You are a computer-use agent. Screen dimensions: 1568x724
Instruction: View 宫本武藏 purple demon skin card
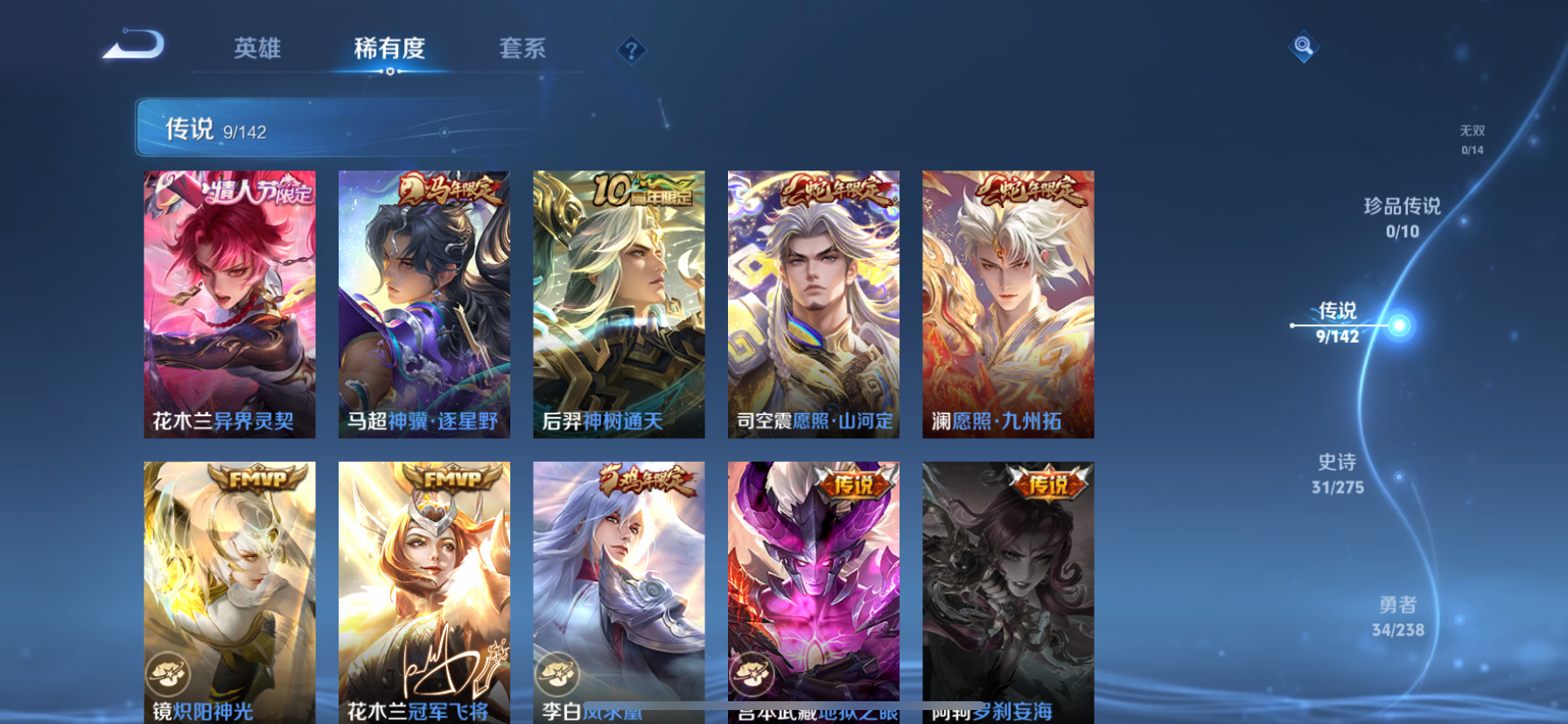[x=813, y=592]
